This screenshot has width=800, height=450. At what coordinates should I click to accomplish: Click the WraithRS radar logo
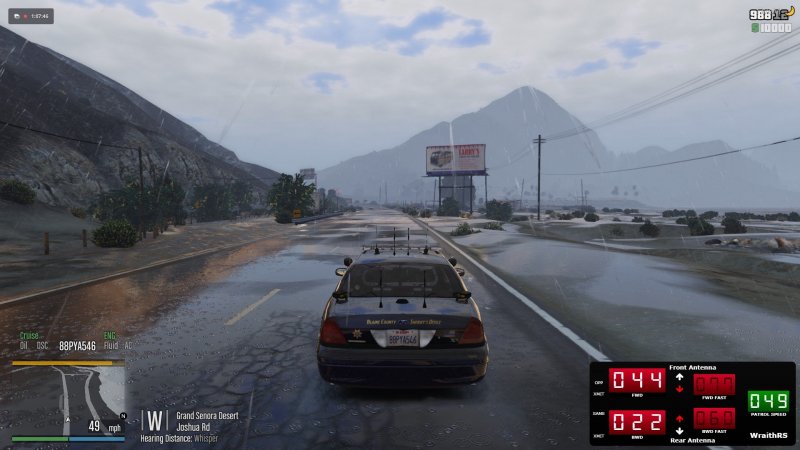tap(769, 436)
